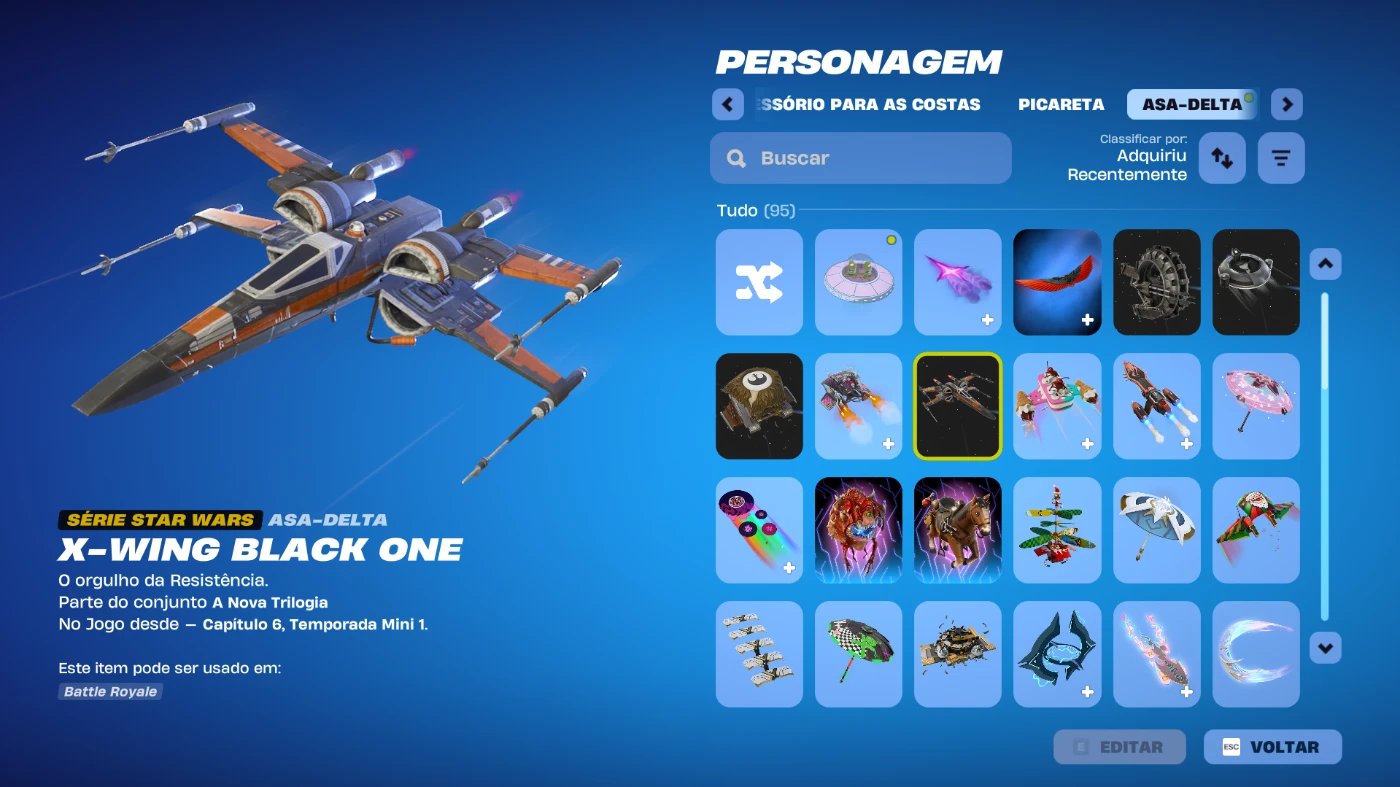The image size is (1400, 787).
Task: Choose the pink sprinkled umbrella glider
Action: pos(1256,406)
